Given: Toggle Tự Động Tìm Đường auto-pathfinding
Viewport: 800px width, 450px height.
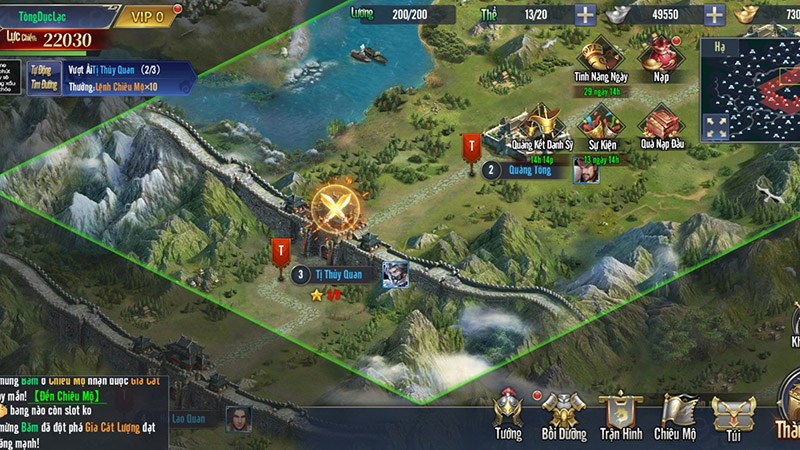Looking at the screenshot, I should (41, 78).
